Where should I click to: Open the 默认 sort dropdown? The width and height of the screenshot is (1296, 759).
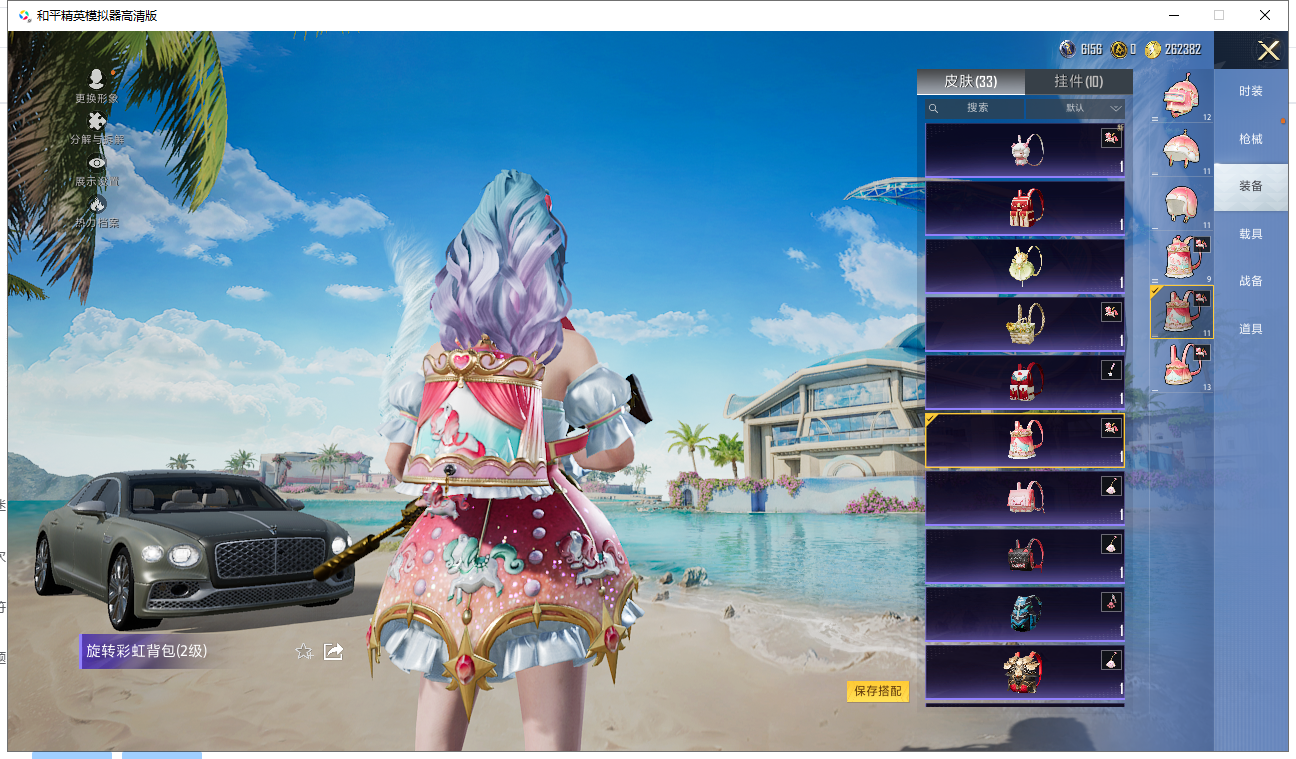[x=1076, y=108]
